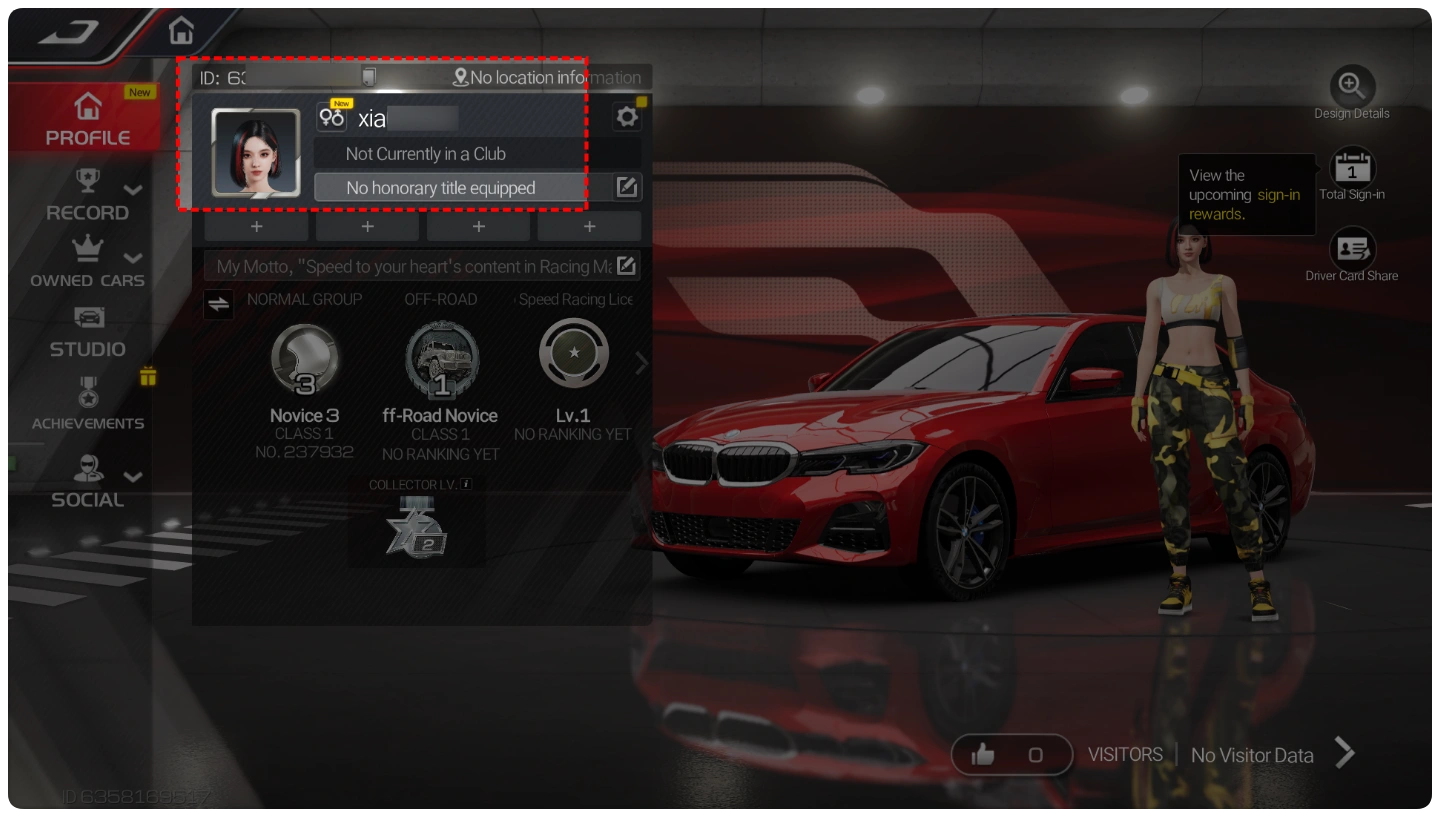The height and width of the screenshot is (817, 1440).
Task: Open the OWNED CARS section
Action: point(88,263)
